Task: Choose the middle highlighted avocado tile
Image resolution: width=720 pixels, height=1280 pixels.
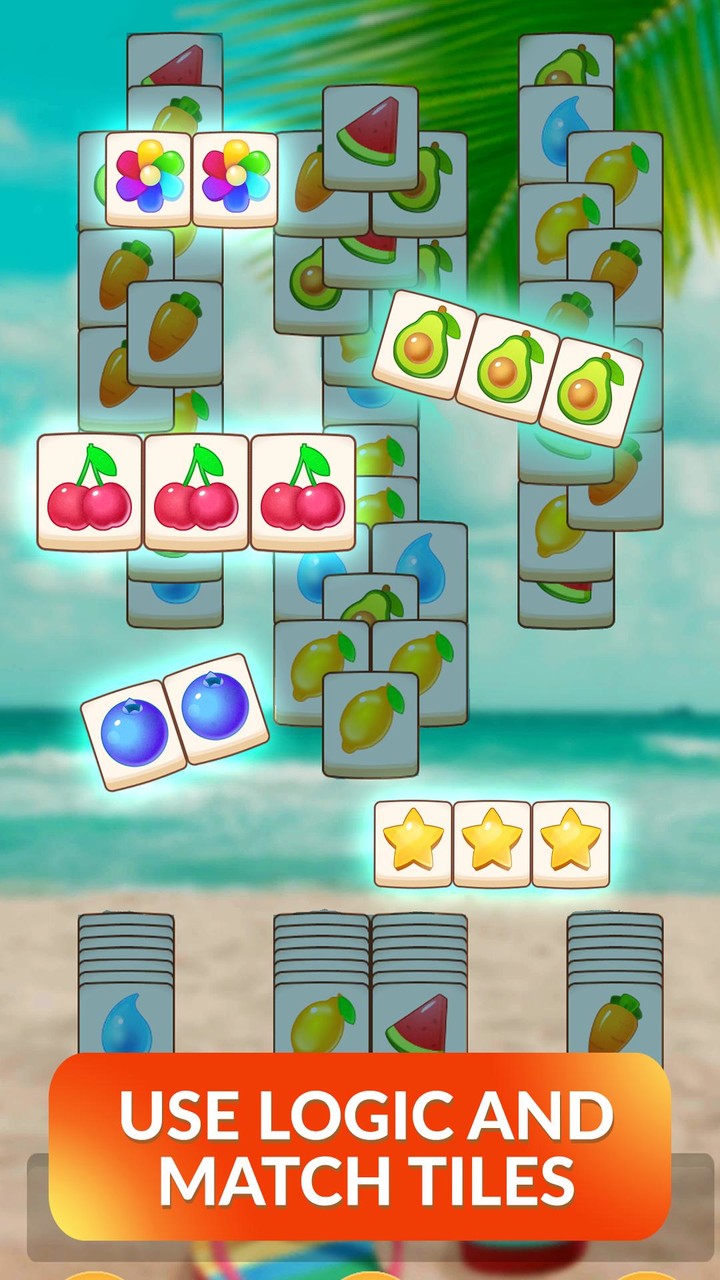Action: pyautogui.click(x=509, y=369)
